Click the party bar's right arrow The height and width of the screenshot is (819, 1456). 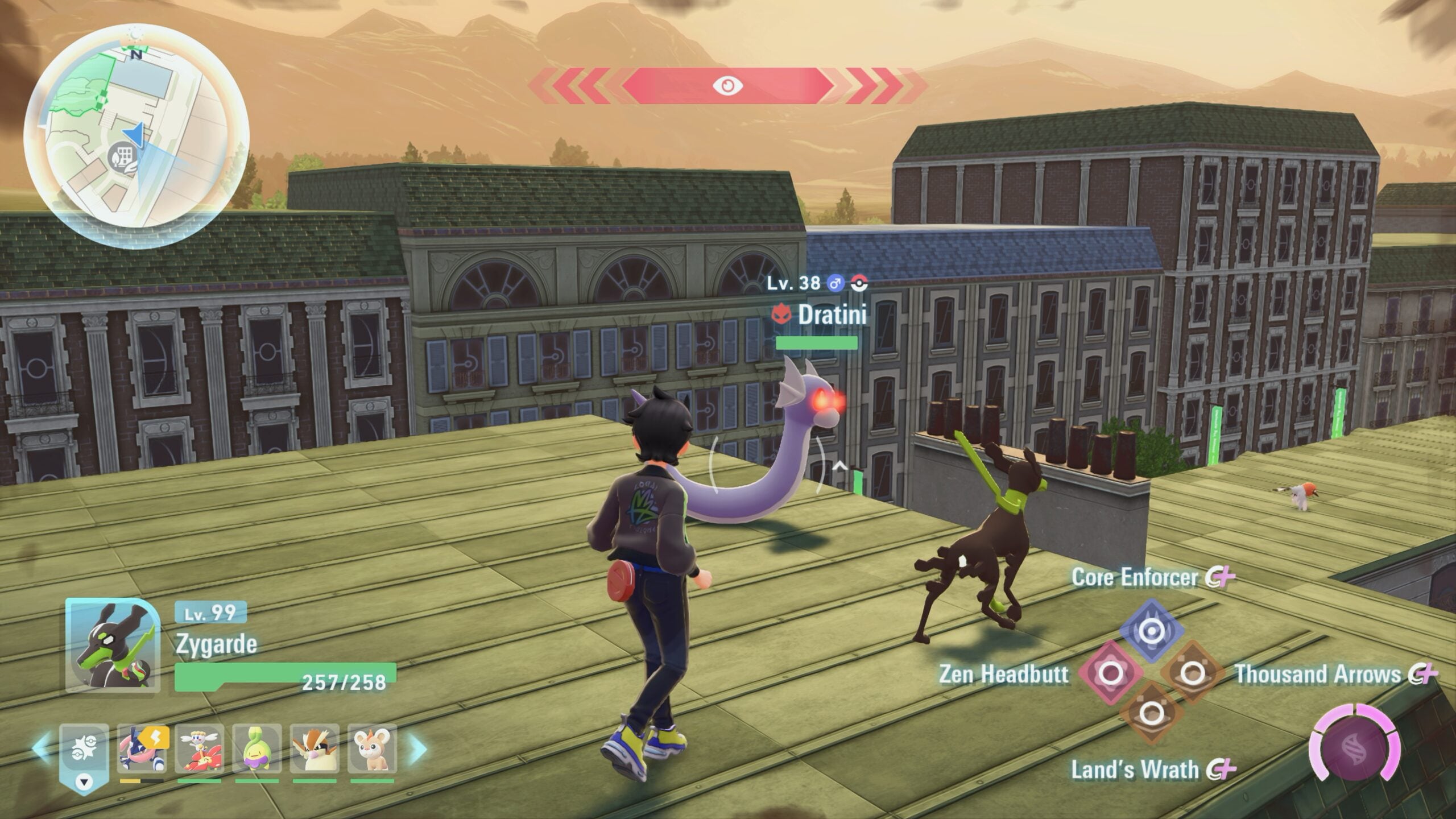click(418, 748)
